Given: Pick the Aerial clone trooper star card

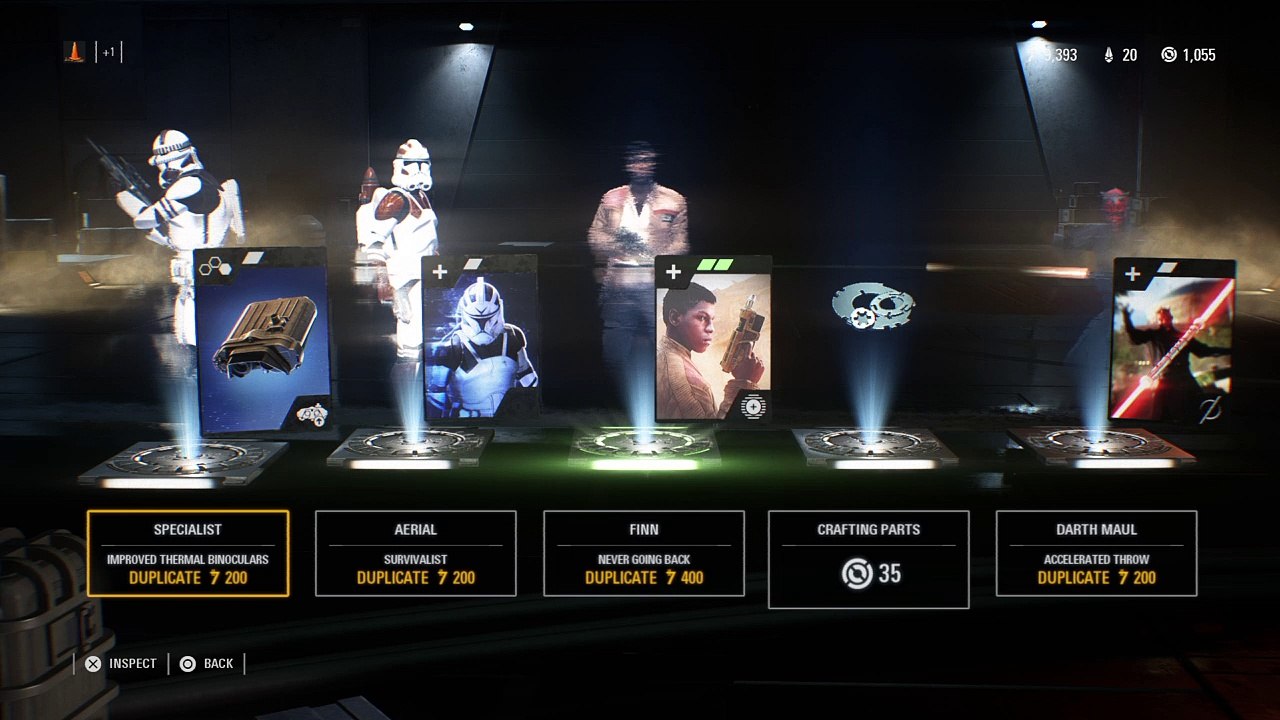Looking at the screenshot, I should tap(481, 338).
